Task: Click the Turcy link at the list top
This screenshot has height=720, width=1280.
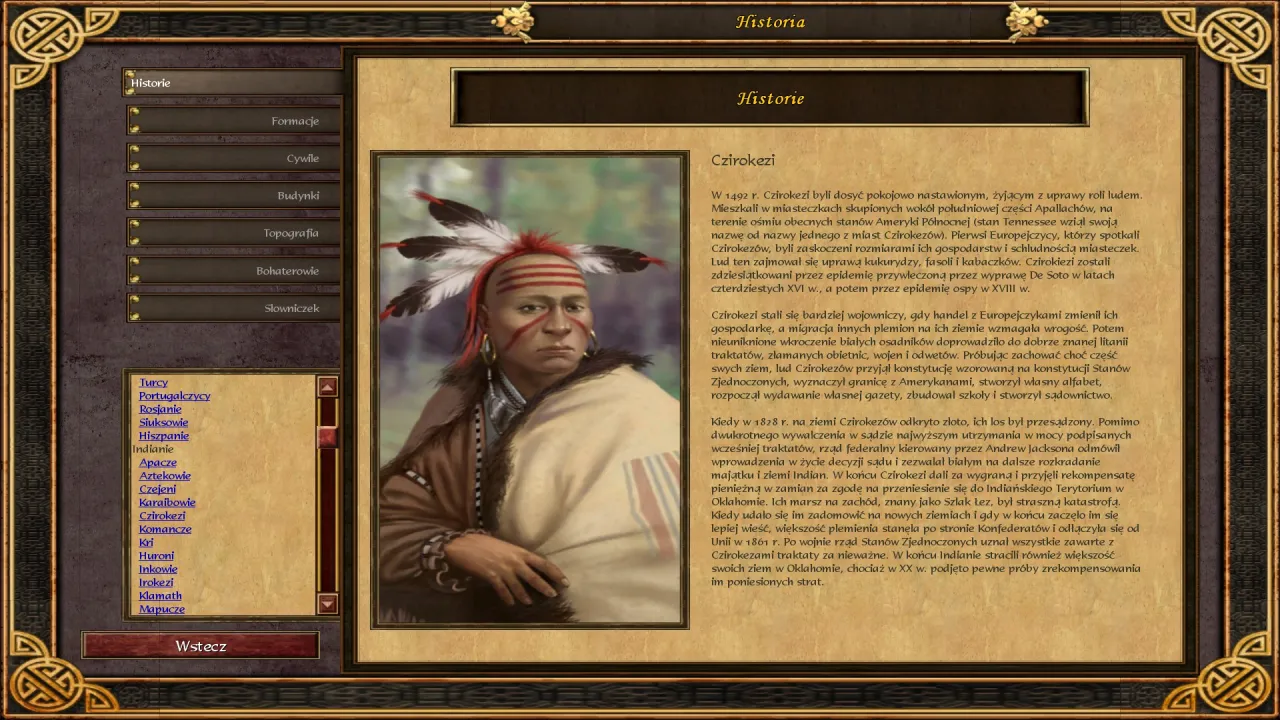Action: click(x=153, y=382)
